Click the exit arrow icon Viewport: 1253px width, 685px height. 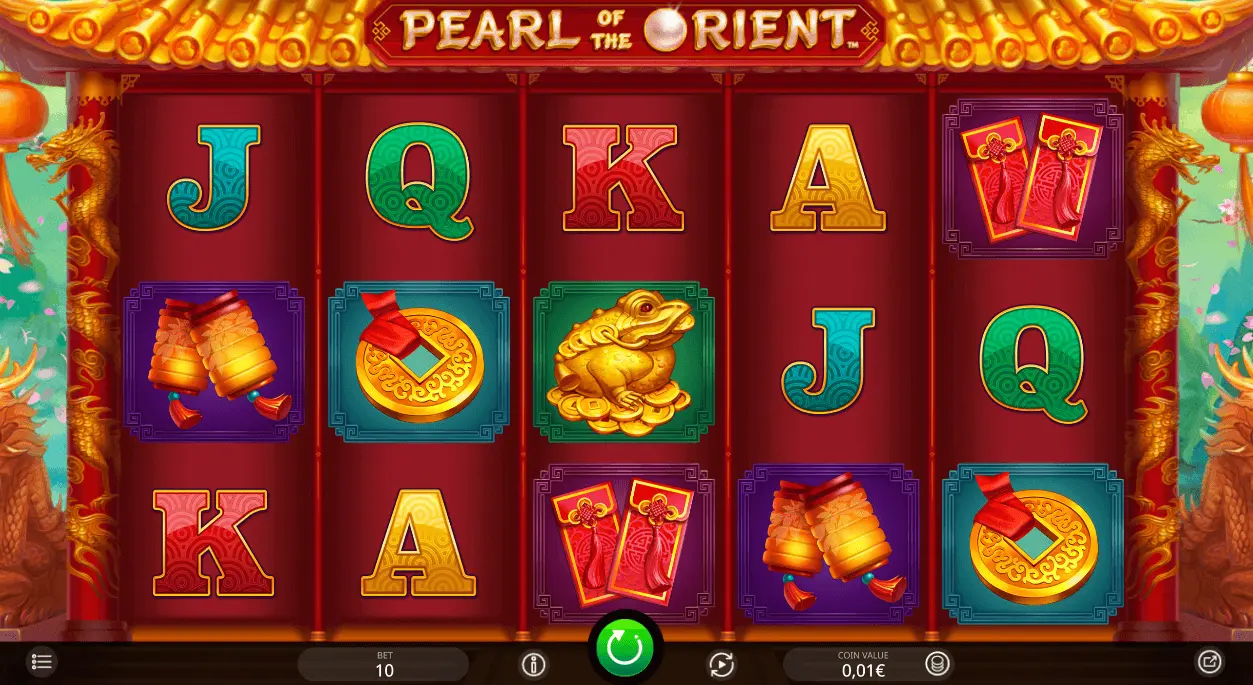click(1209, 661)
